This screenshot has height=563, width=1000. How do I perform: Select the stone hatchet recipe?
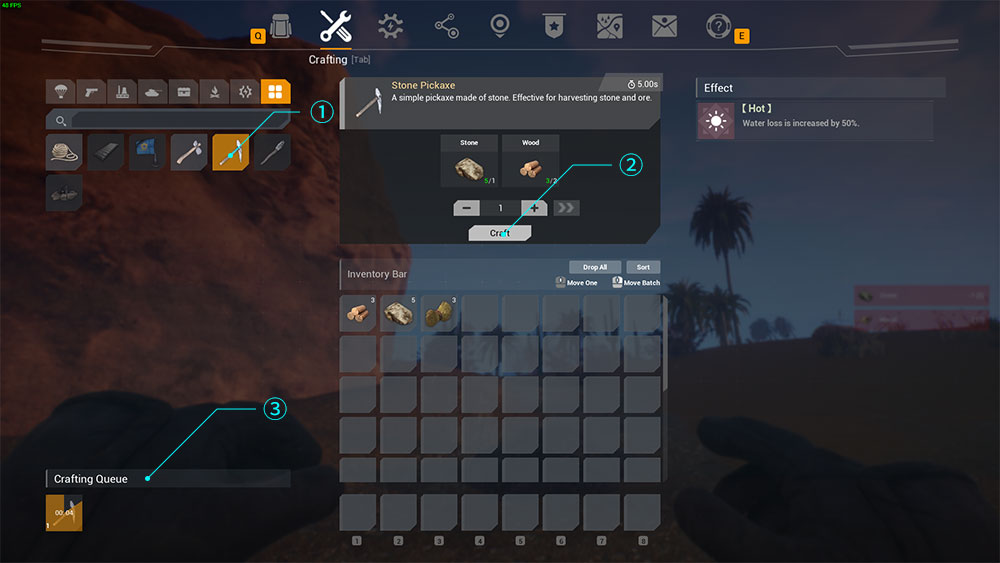[188, 152]
